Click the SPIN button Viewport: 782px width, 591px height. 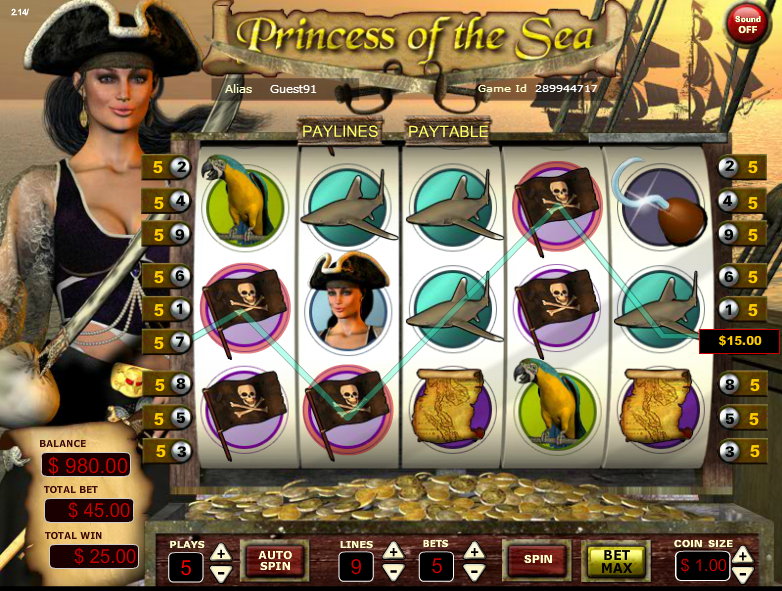tap(538, 560)
